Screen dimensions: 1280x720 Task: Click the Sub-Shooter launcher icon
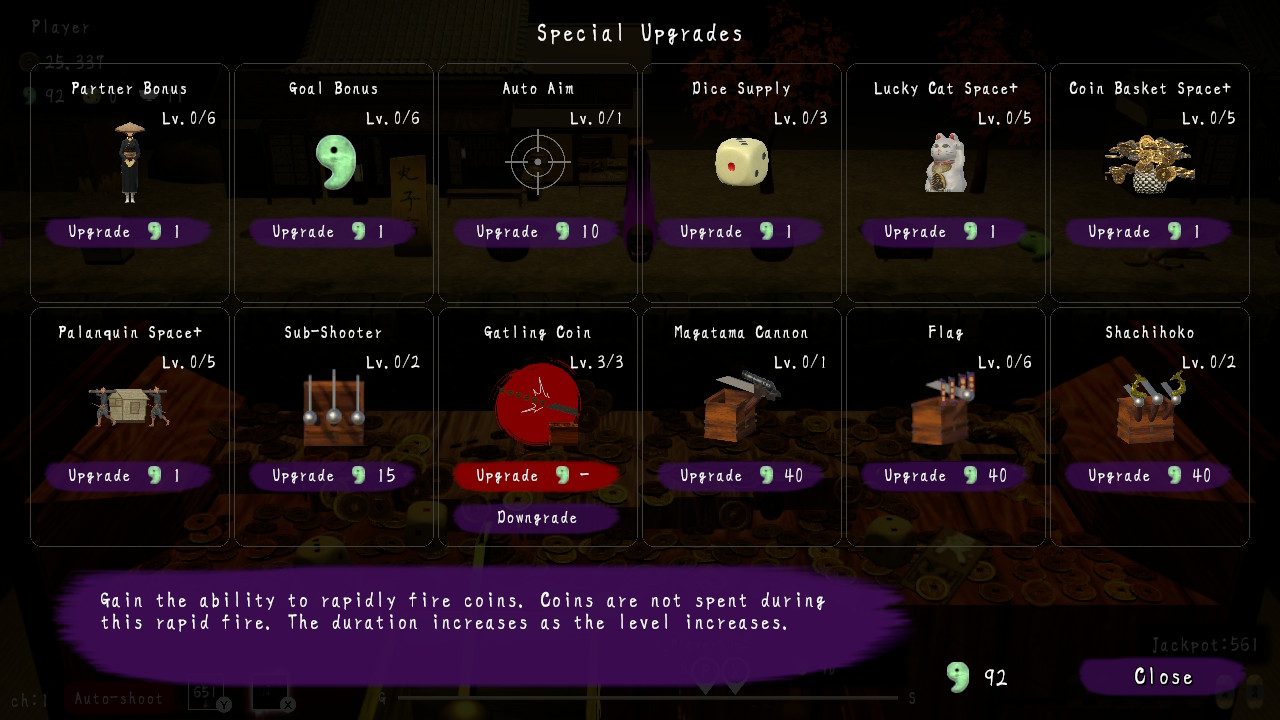[x=333, y=405]
